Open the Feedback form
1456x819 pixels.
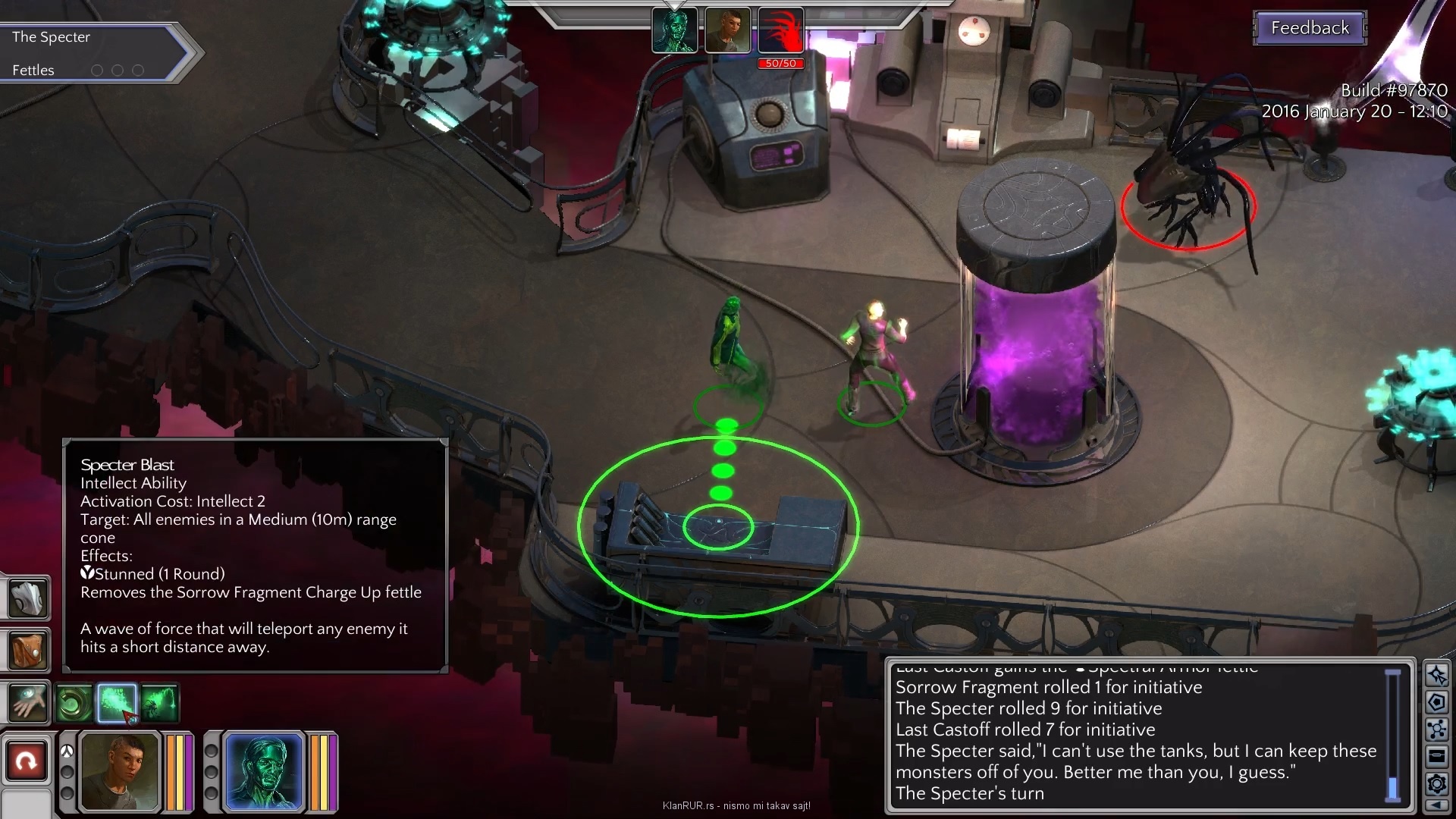(1310, 28)
